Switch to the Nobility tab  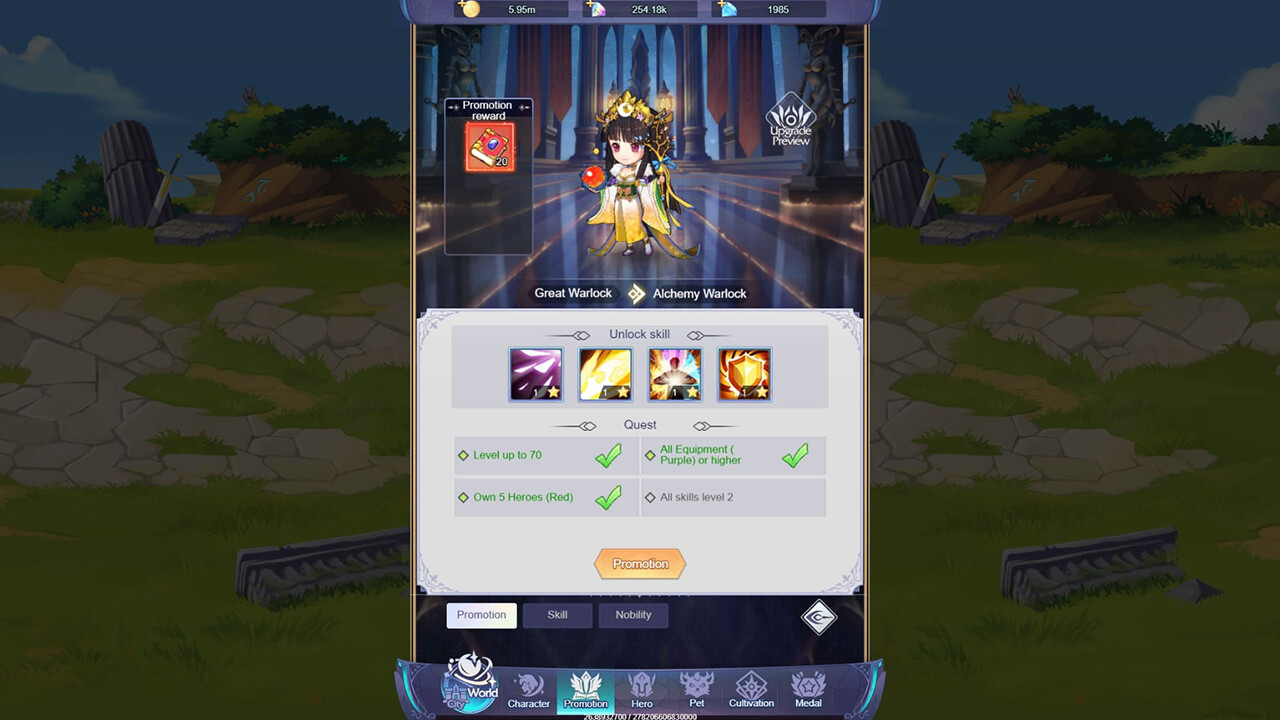pos(633,615)
